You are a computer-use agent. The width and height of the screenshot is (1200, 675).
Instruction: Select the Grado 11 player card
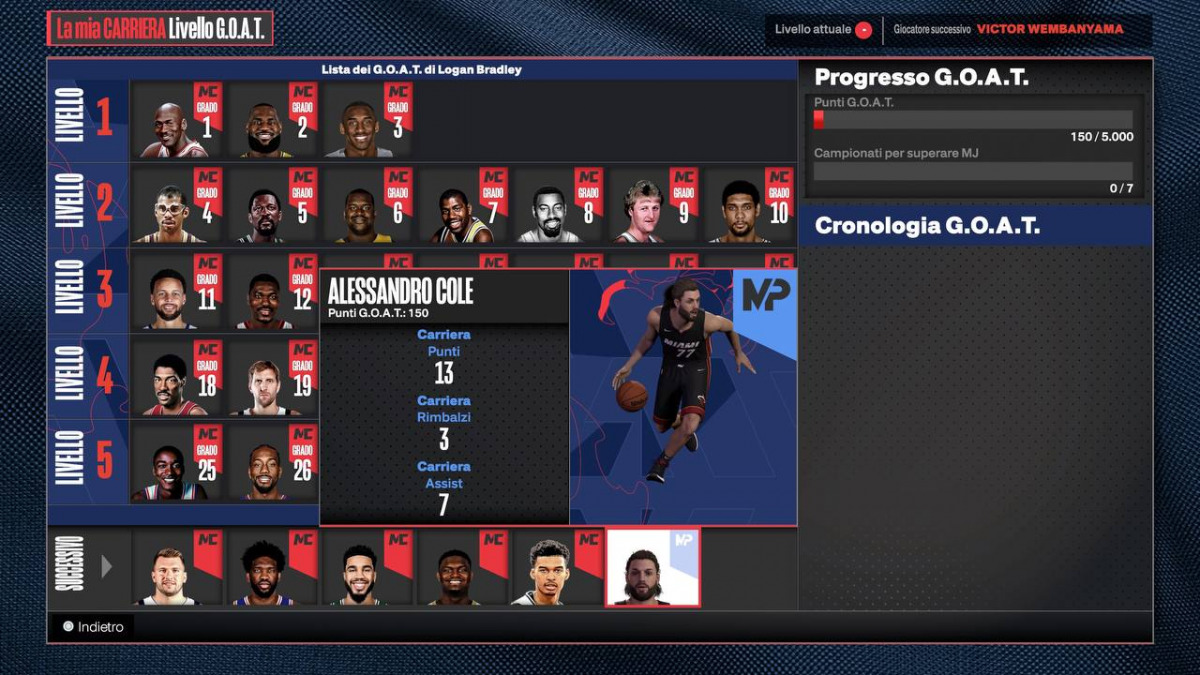[x=177, y=292]
